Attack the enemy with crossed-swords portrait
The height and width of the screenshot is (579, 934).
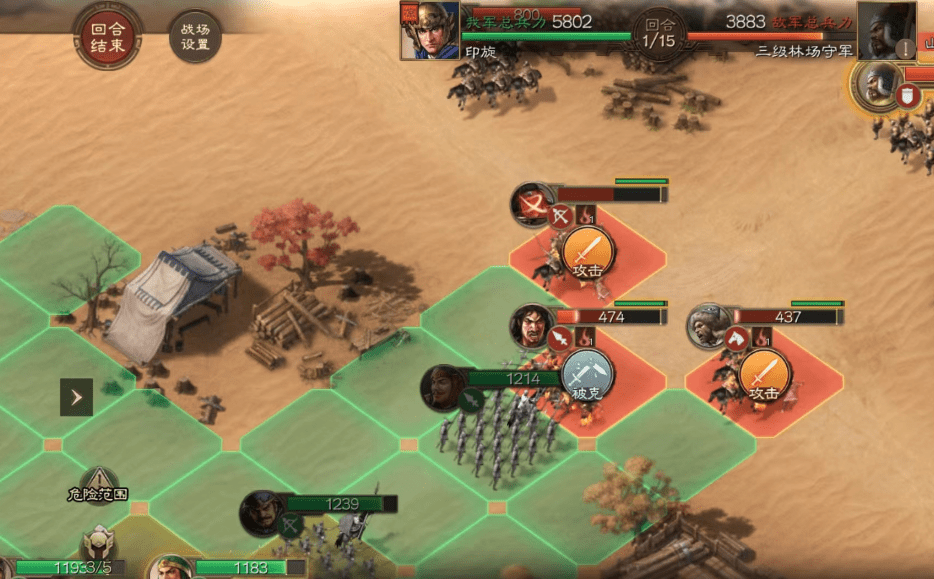tap(588, 254)
